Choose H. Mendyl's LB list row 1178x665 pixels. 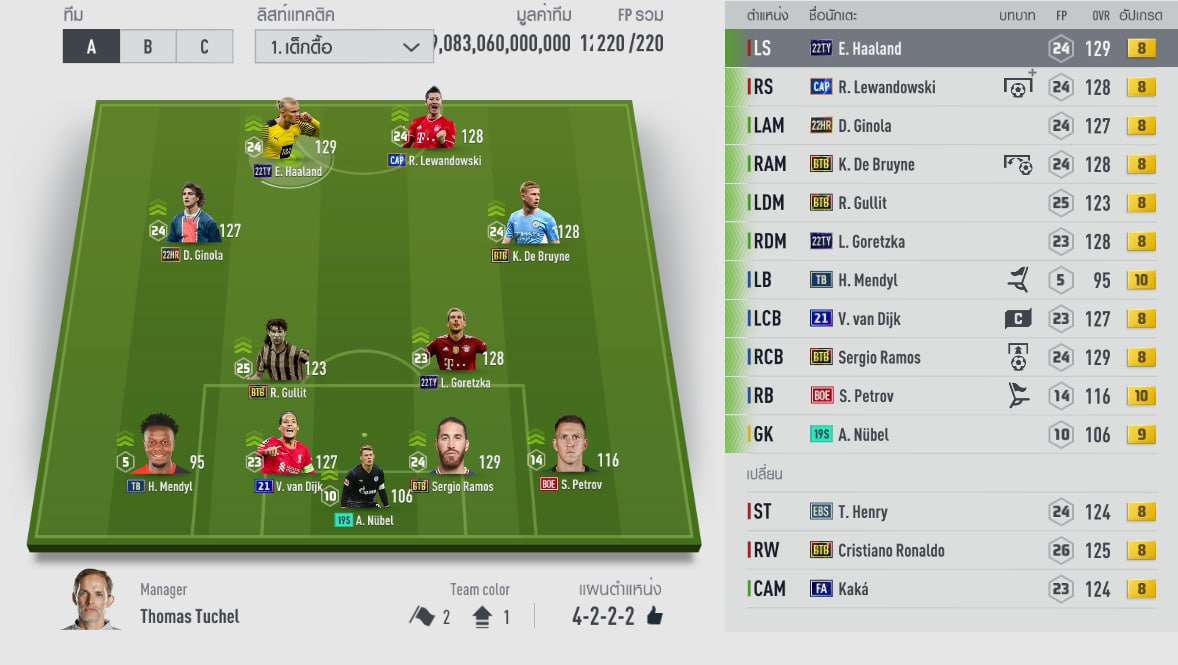[x=950, y=280]
